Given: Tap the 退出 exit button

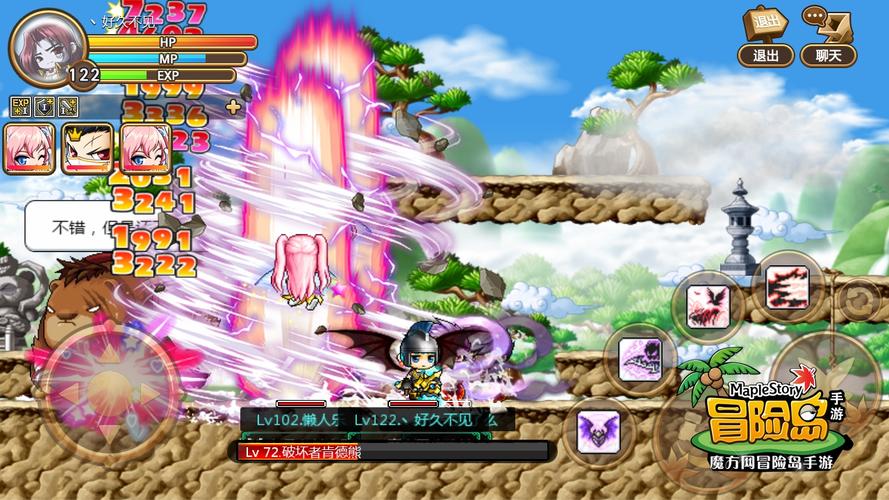Looking at the screenshot, I should (x=766, y=38).
